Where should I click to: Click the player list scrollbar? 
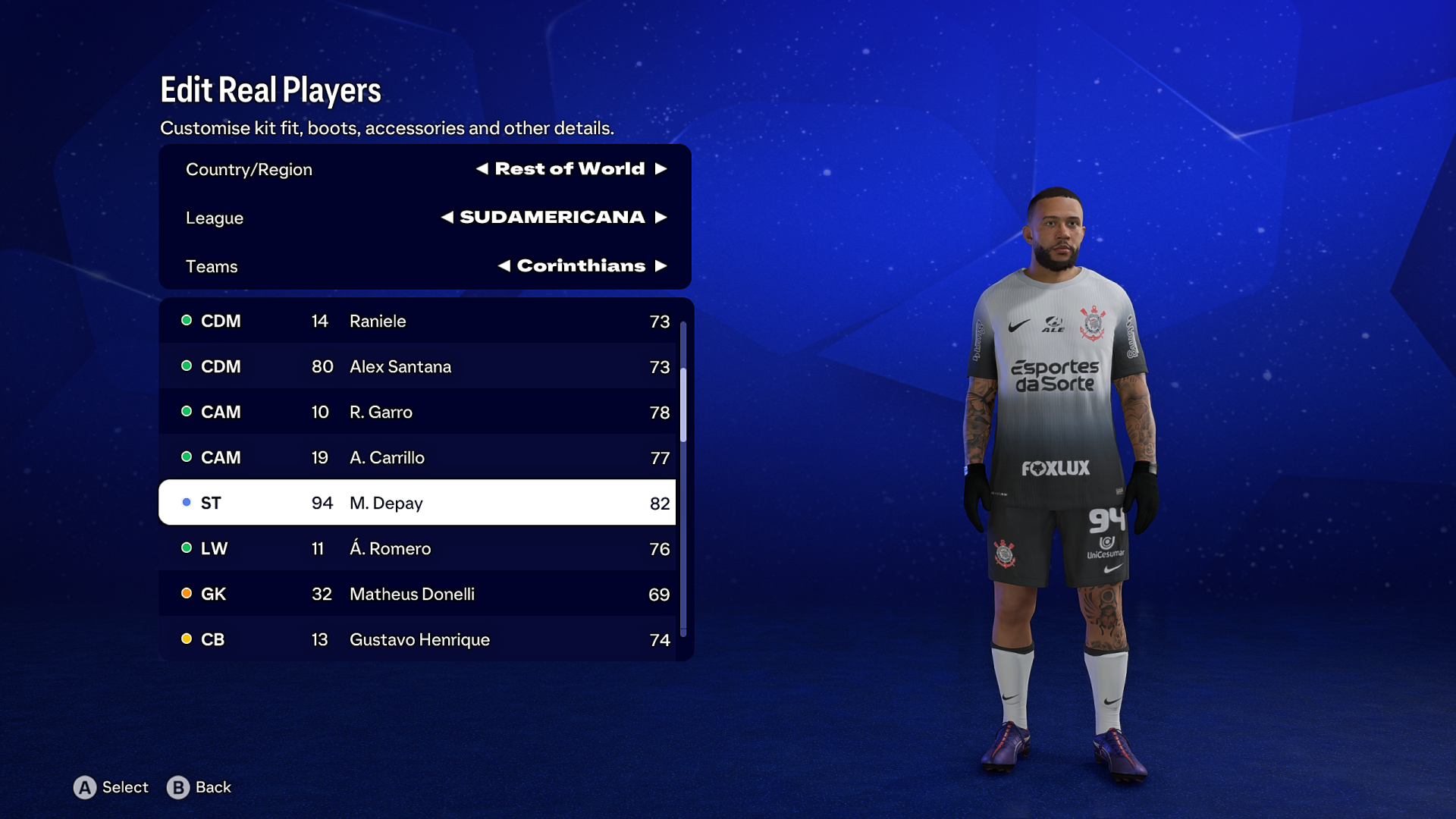(x=683, y=404)
